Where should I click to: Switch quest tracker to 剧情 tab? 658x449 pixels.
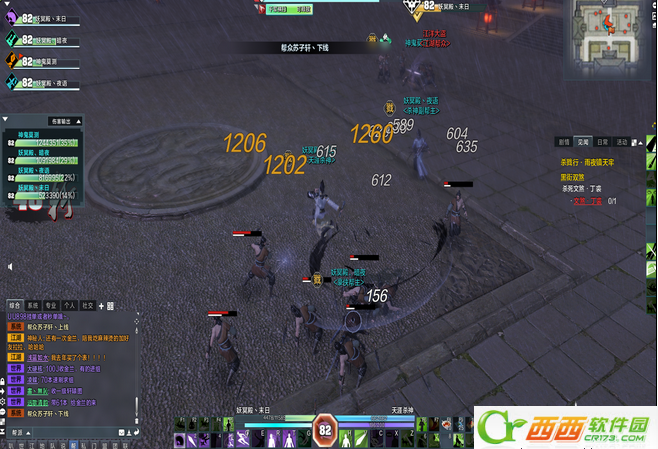pyautogui.click(x=564, y=142)
